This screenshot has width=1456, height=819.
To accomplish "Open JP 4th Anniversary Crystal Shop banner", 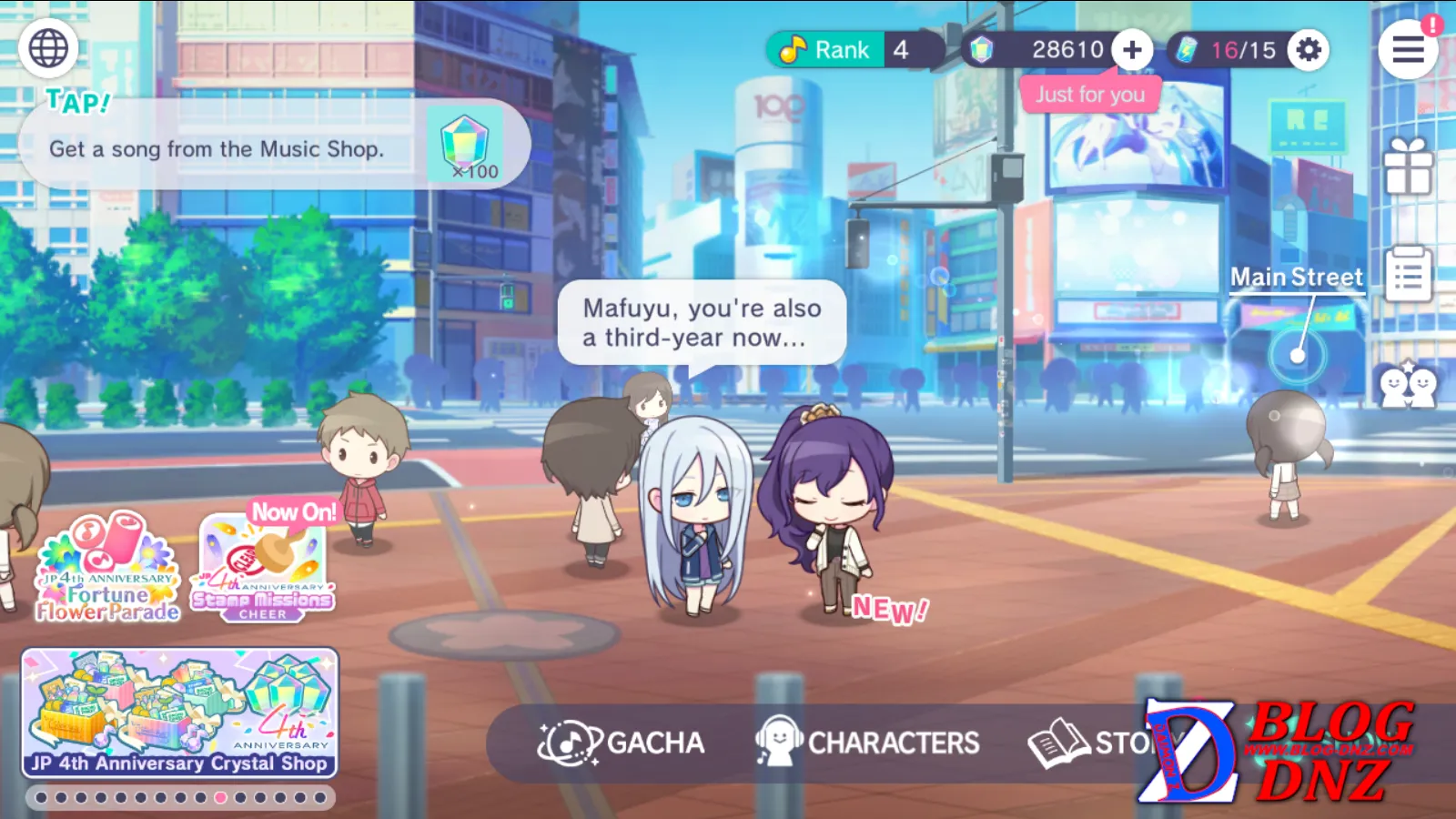I will (180, 713).
